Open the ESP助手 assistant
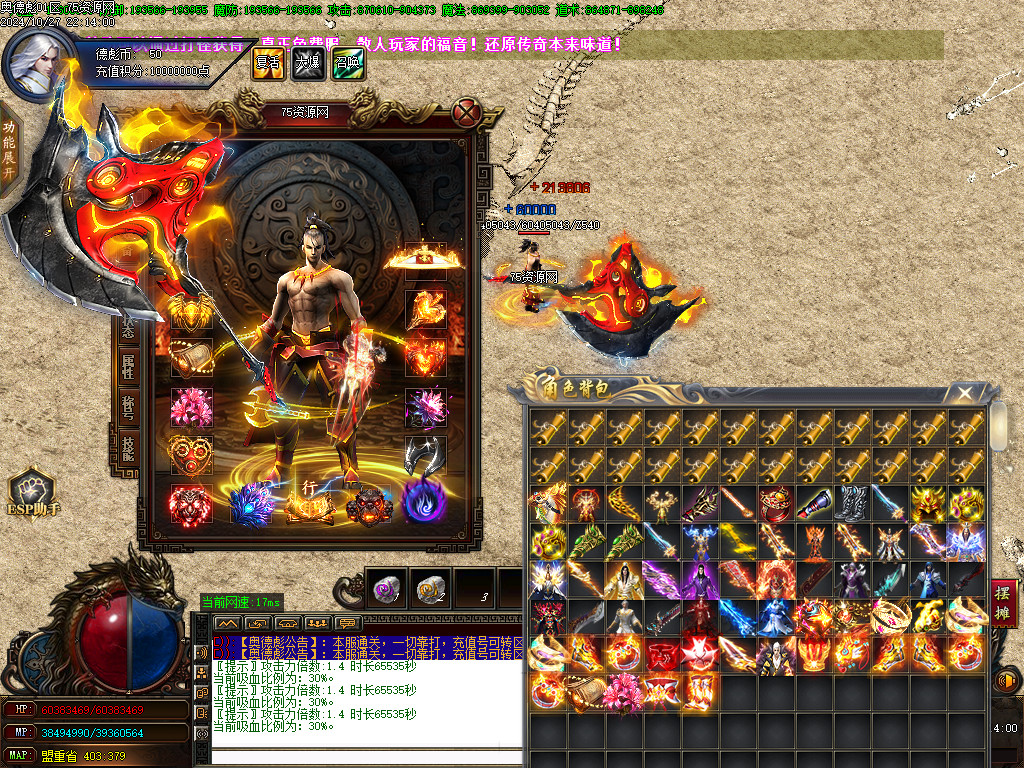 pyautogui.click(x=31, y=493)
